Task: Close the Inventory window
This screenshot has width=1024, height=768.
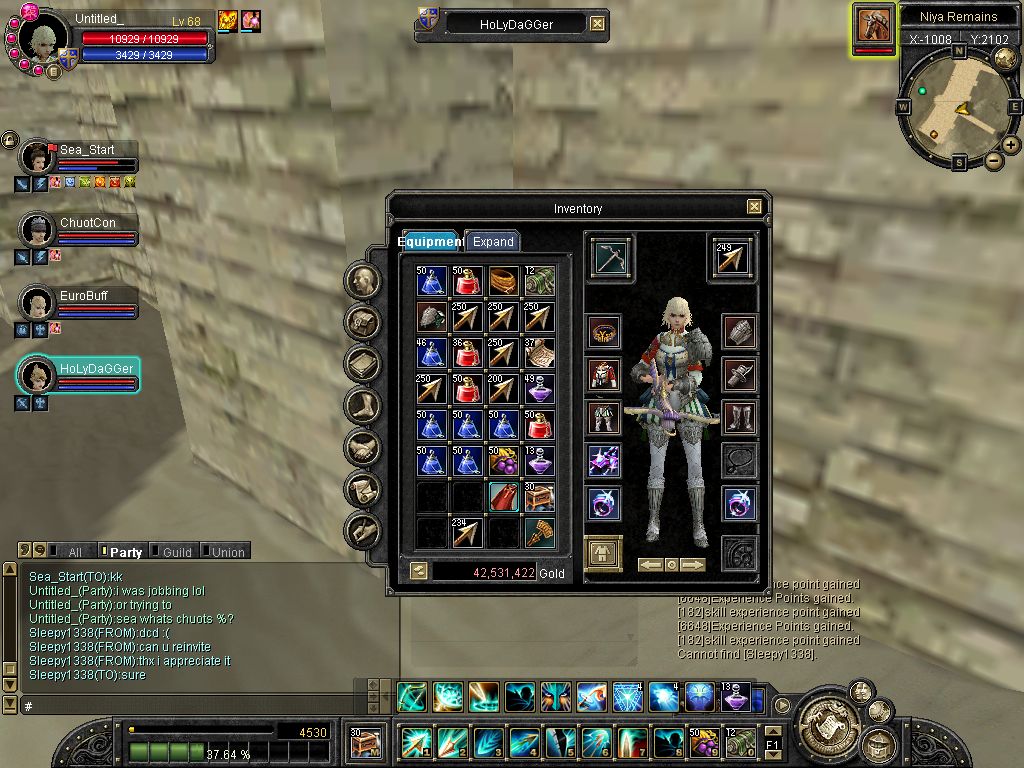Action: tap(754, 207)
